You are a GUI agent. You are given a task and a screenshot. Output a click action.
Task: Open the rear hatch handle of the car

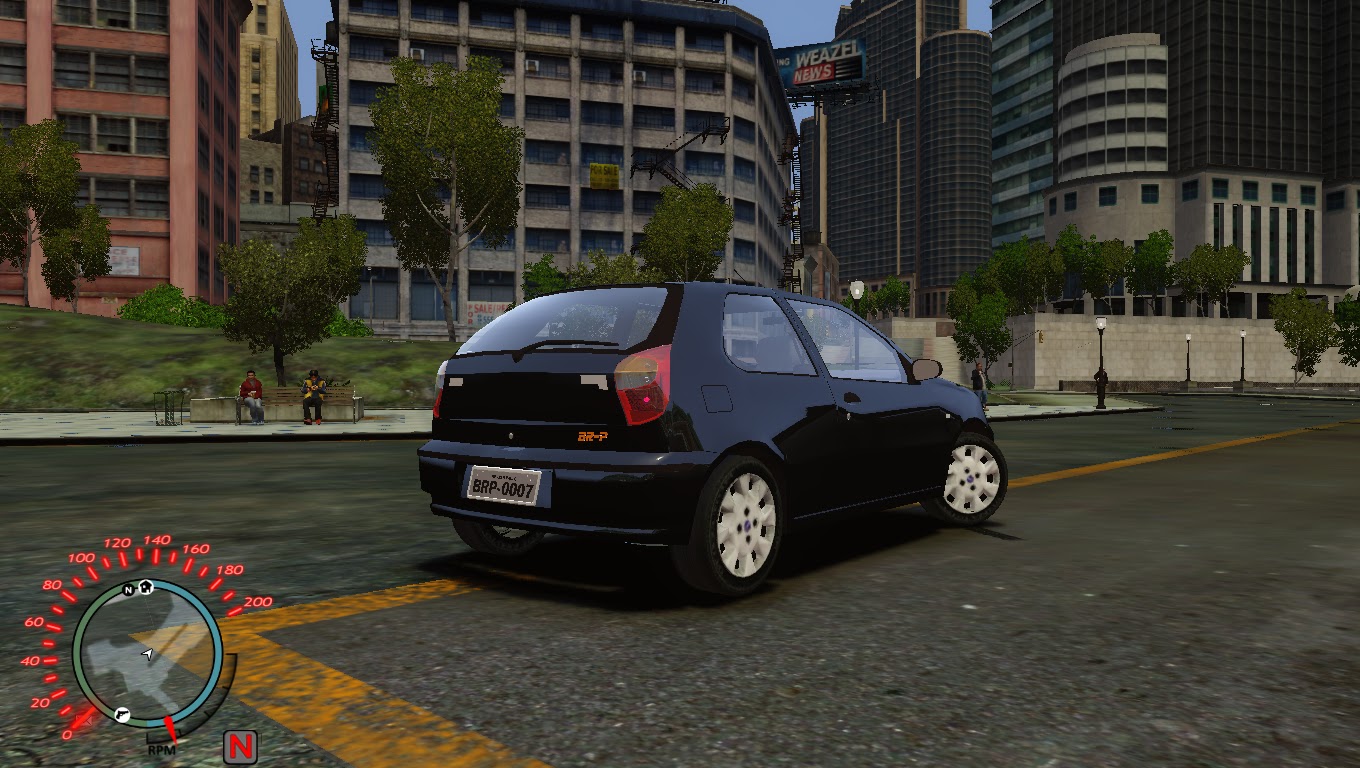tap(511, 435)
